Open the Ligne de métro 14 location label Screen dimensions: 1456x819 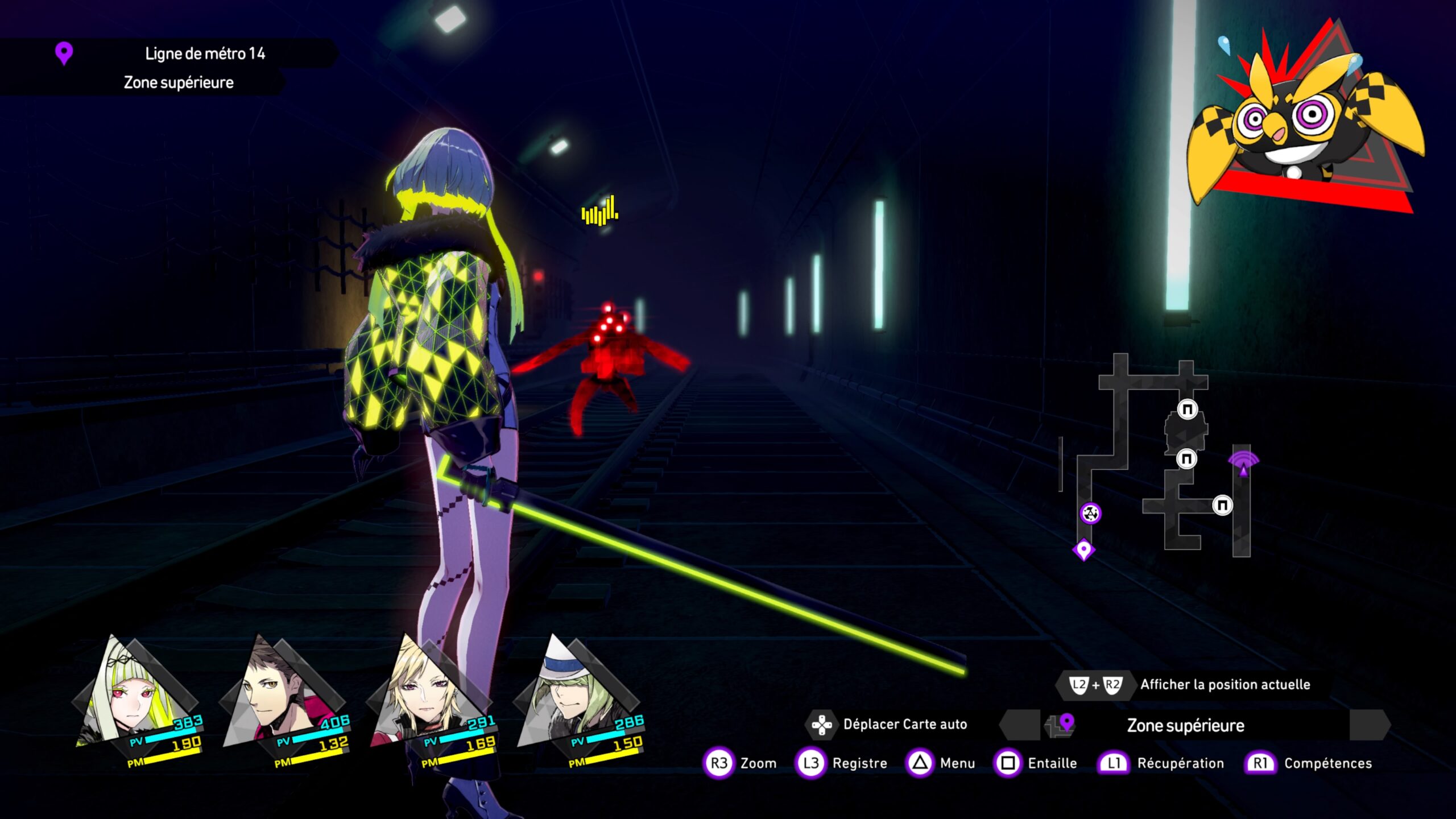[x=205, y=53]
